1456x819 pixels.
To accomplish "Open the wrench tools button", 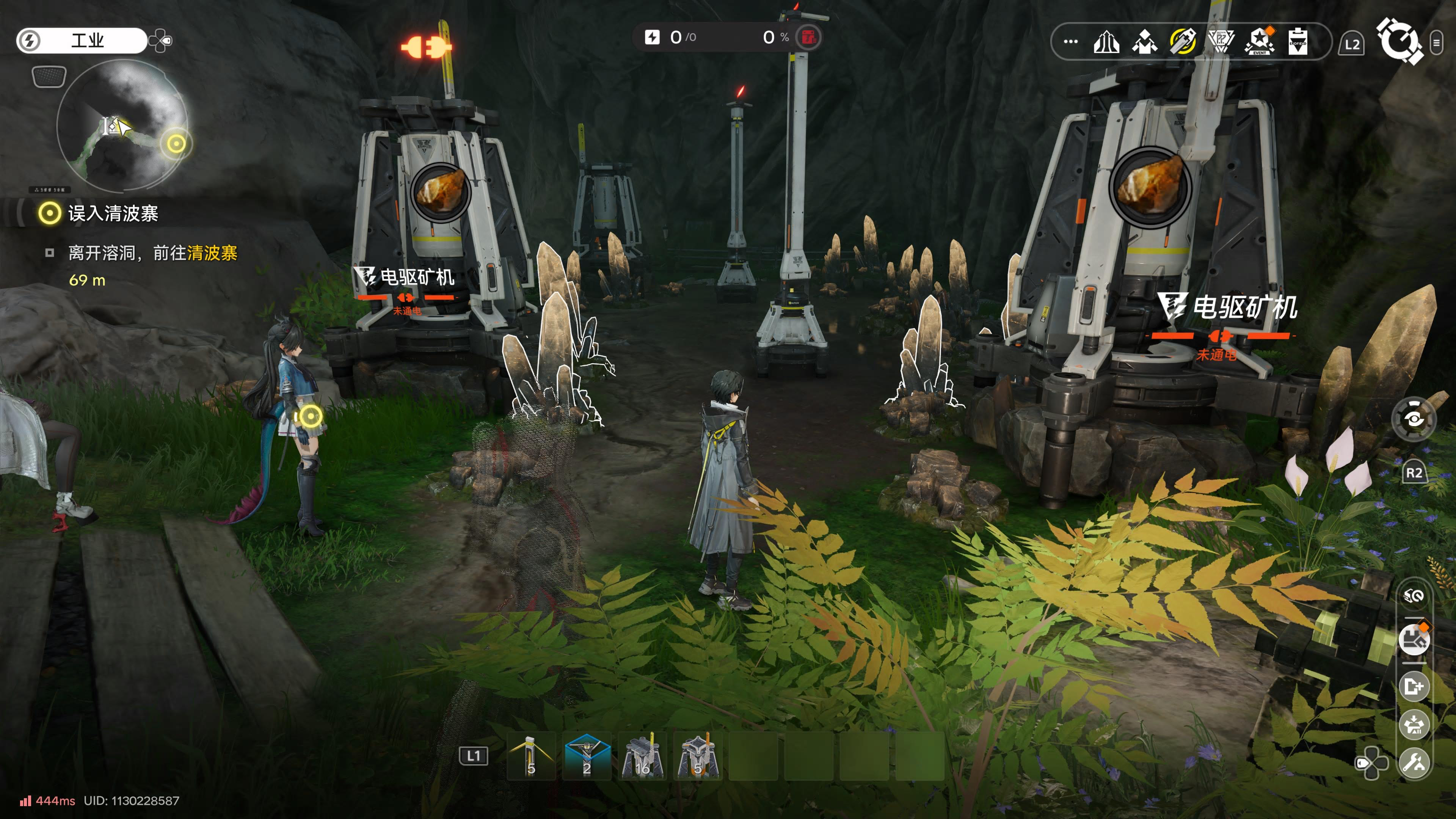I will pyautogui.click(x=1414, y=763).
